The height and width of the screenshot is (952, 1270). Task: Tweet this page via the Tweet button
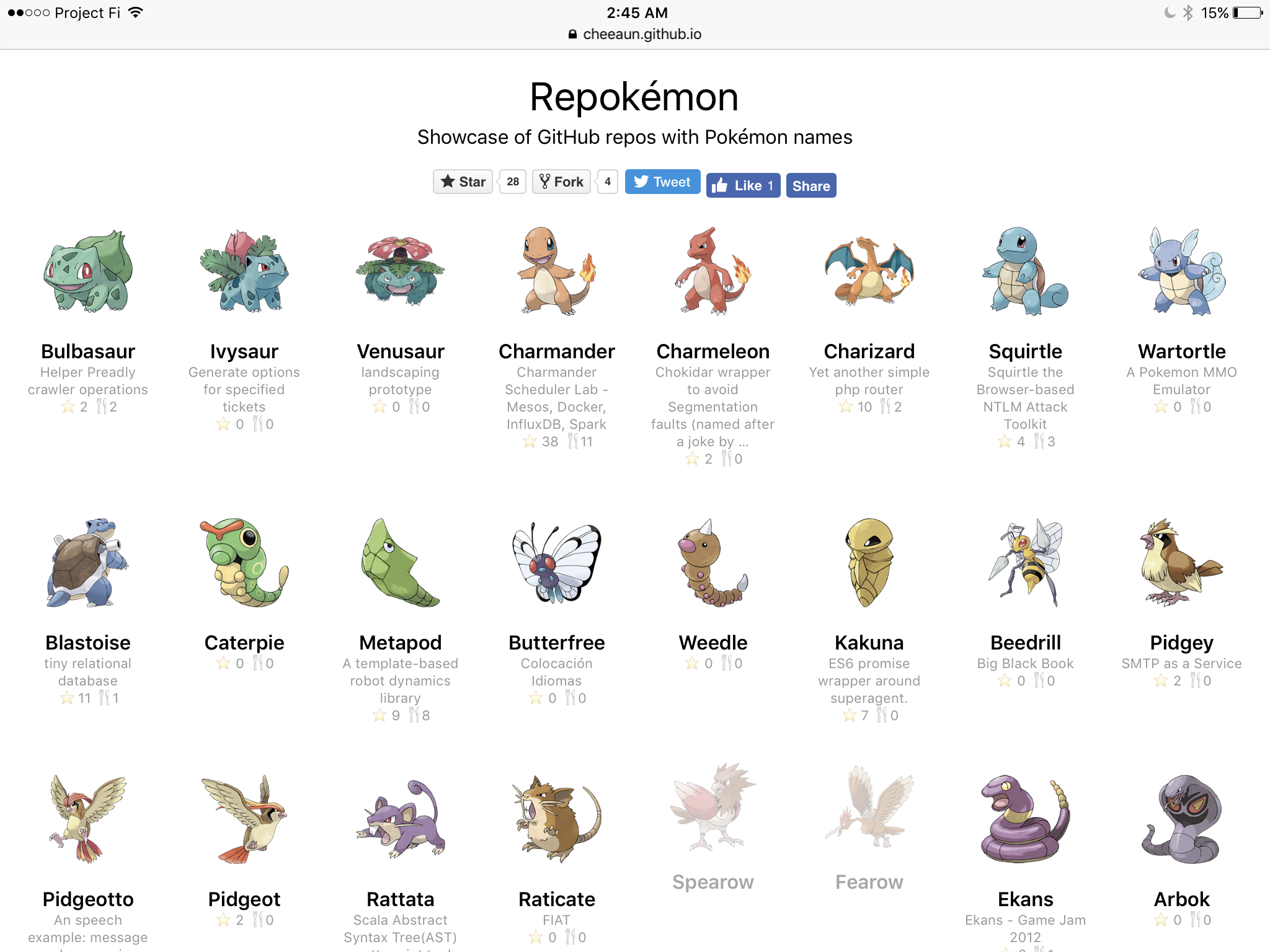click(662, 182)
